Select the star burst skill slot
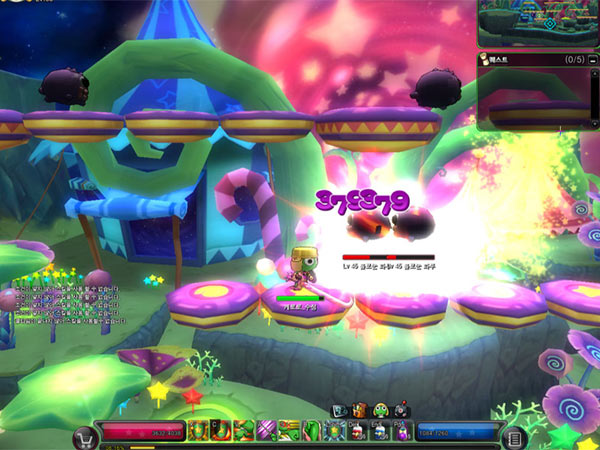Image resolution: width=600 pixels, height=450 pixels. click(334, 432)
